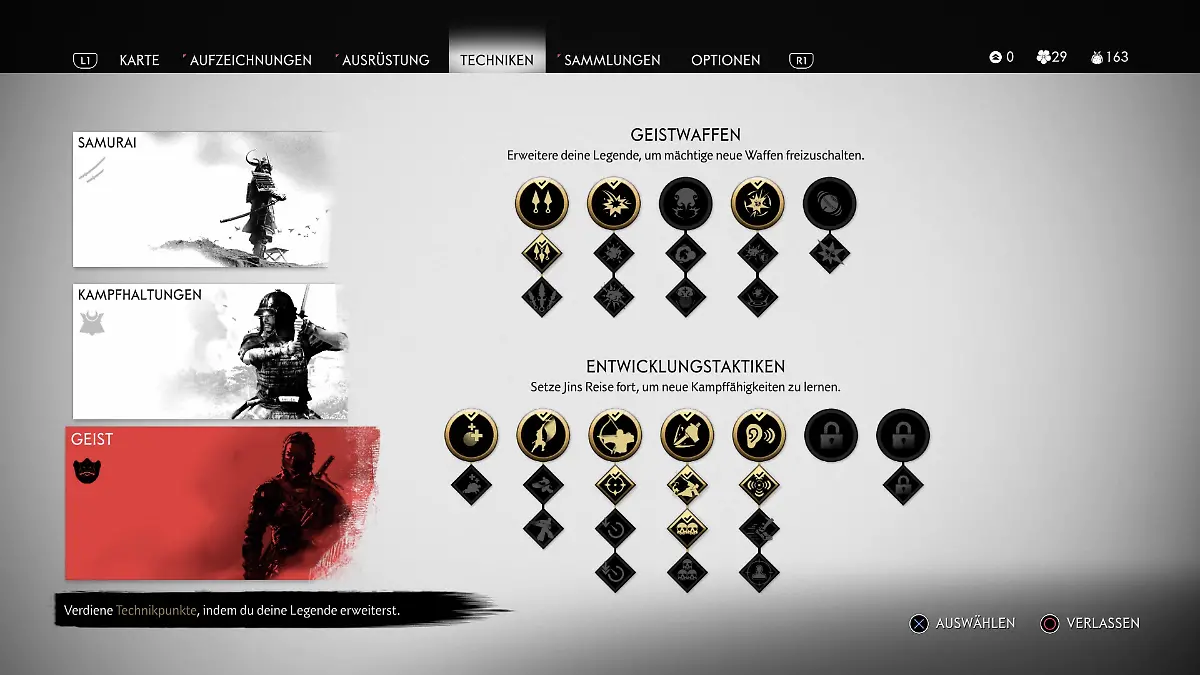Click the Auswählen button

[x=962, y=623]
